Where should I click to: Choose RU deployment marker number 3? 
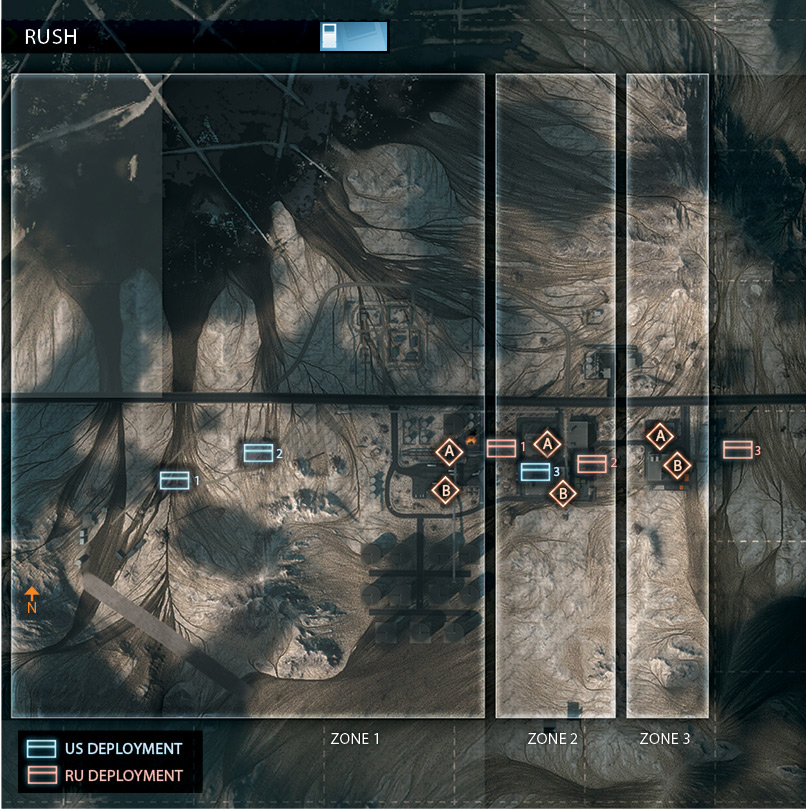[x=738, y=450]
